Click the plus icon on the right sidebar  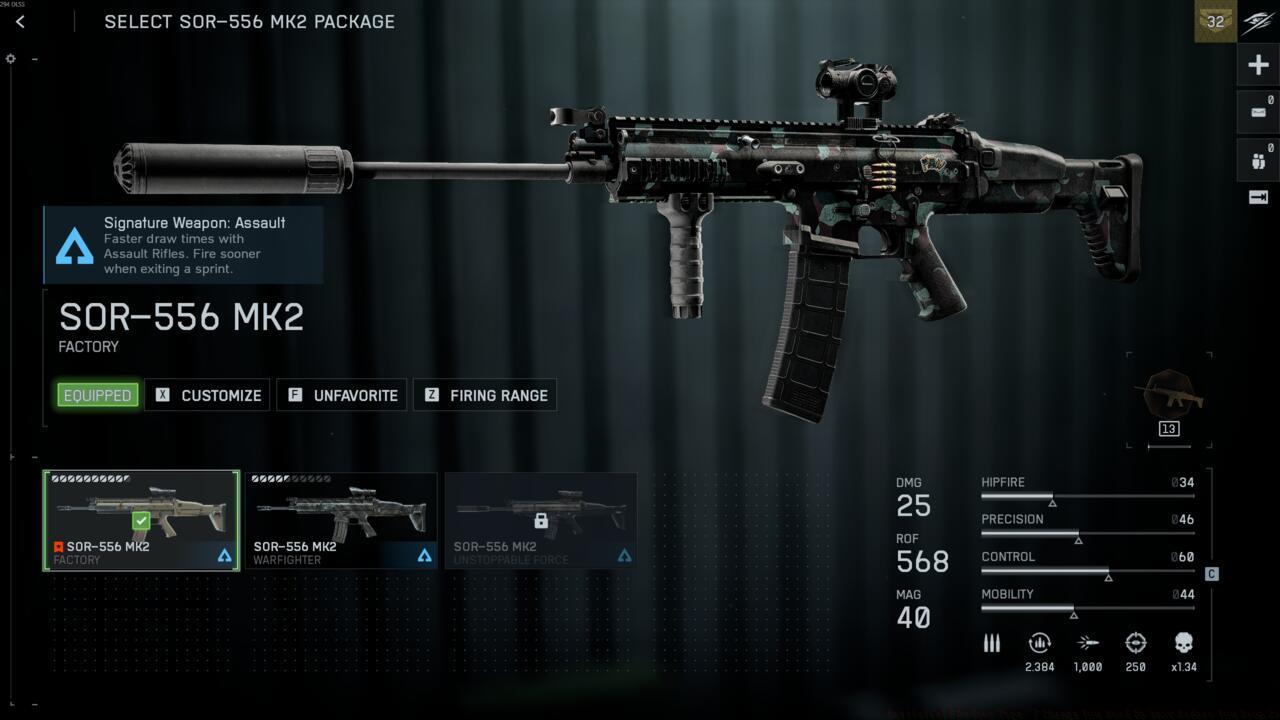1257,64
